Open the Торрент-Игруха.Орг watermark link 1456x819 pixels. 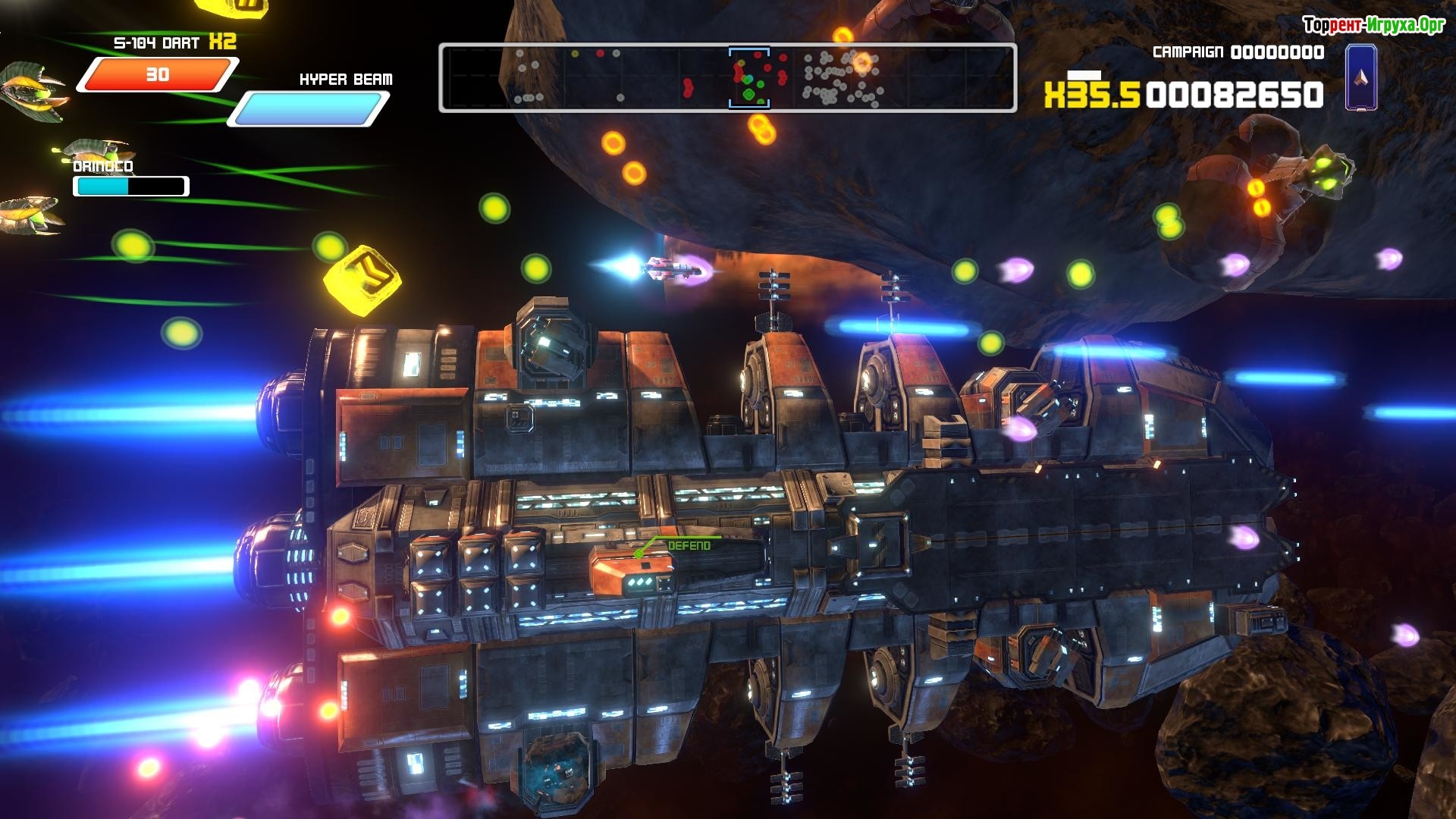[1373, 26]
